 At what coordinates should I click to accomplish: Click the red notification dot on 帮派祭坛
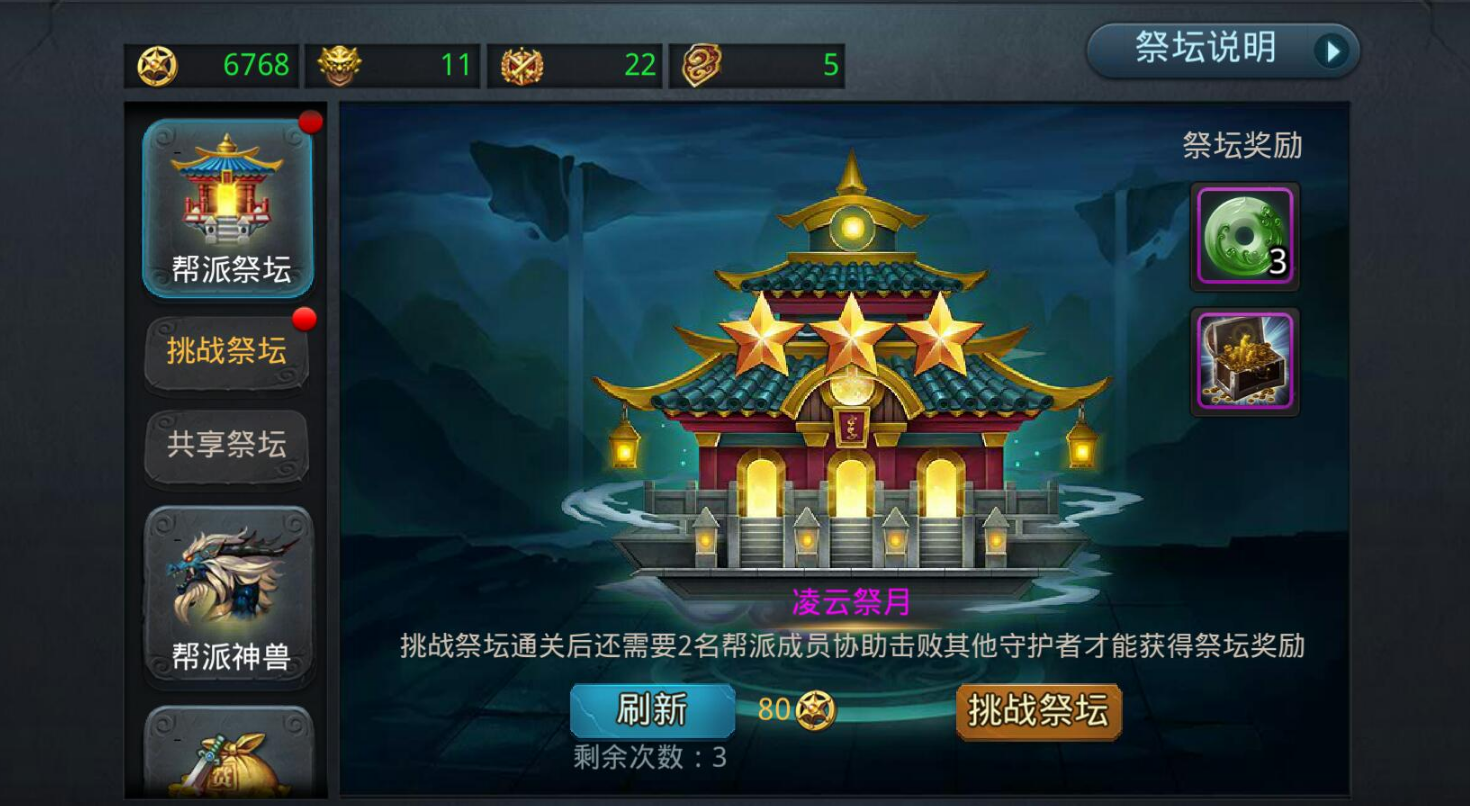pos(311,122)
